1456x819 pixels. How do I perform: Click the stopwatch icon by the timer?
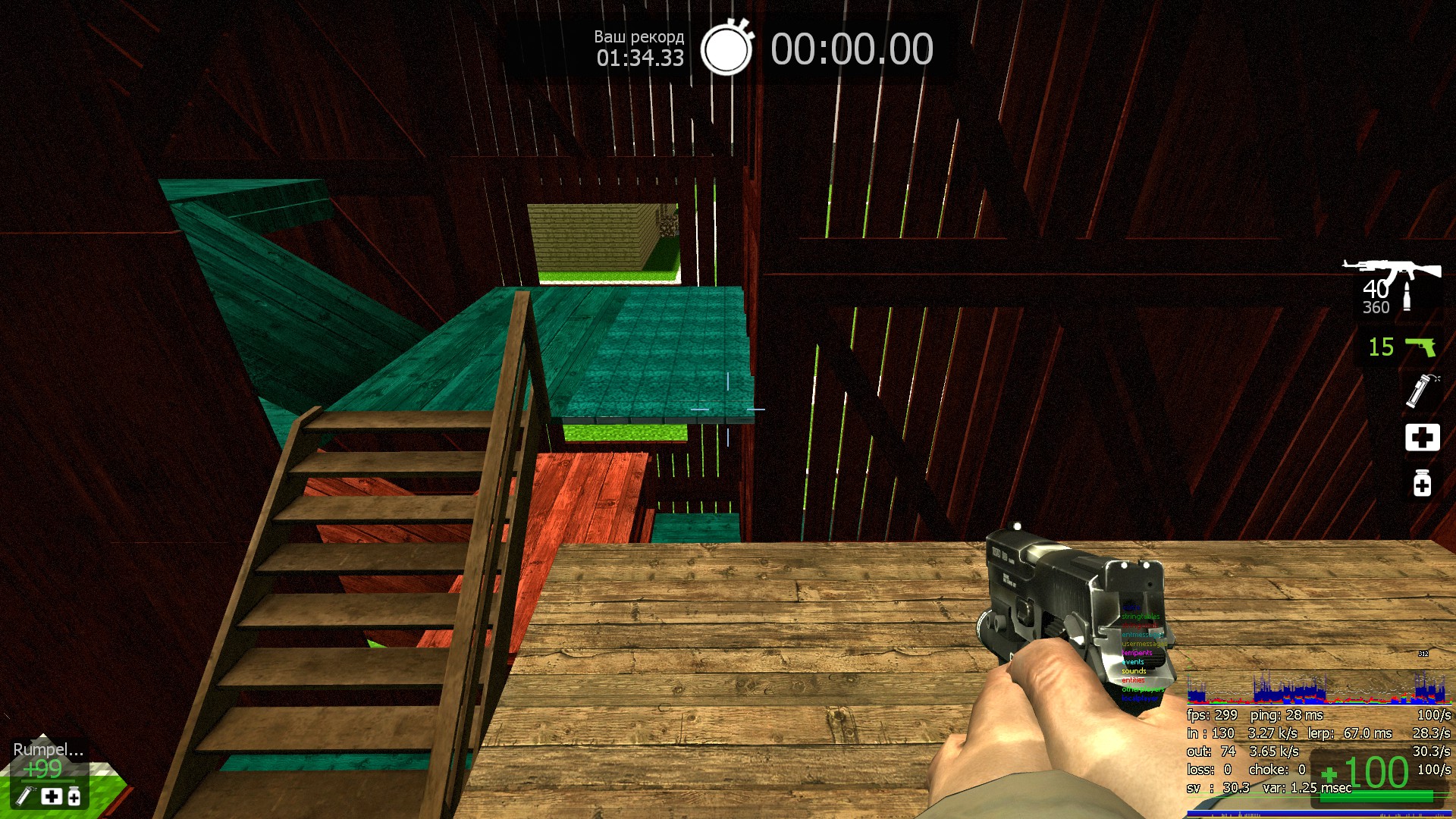click(x=726, y=49)
